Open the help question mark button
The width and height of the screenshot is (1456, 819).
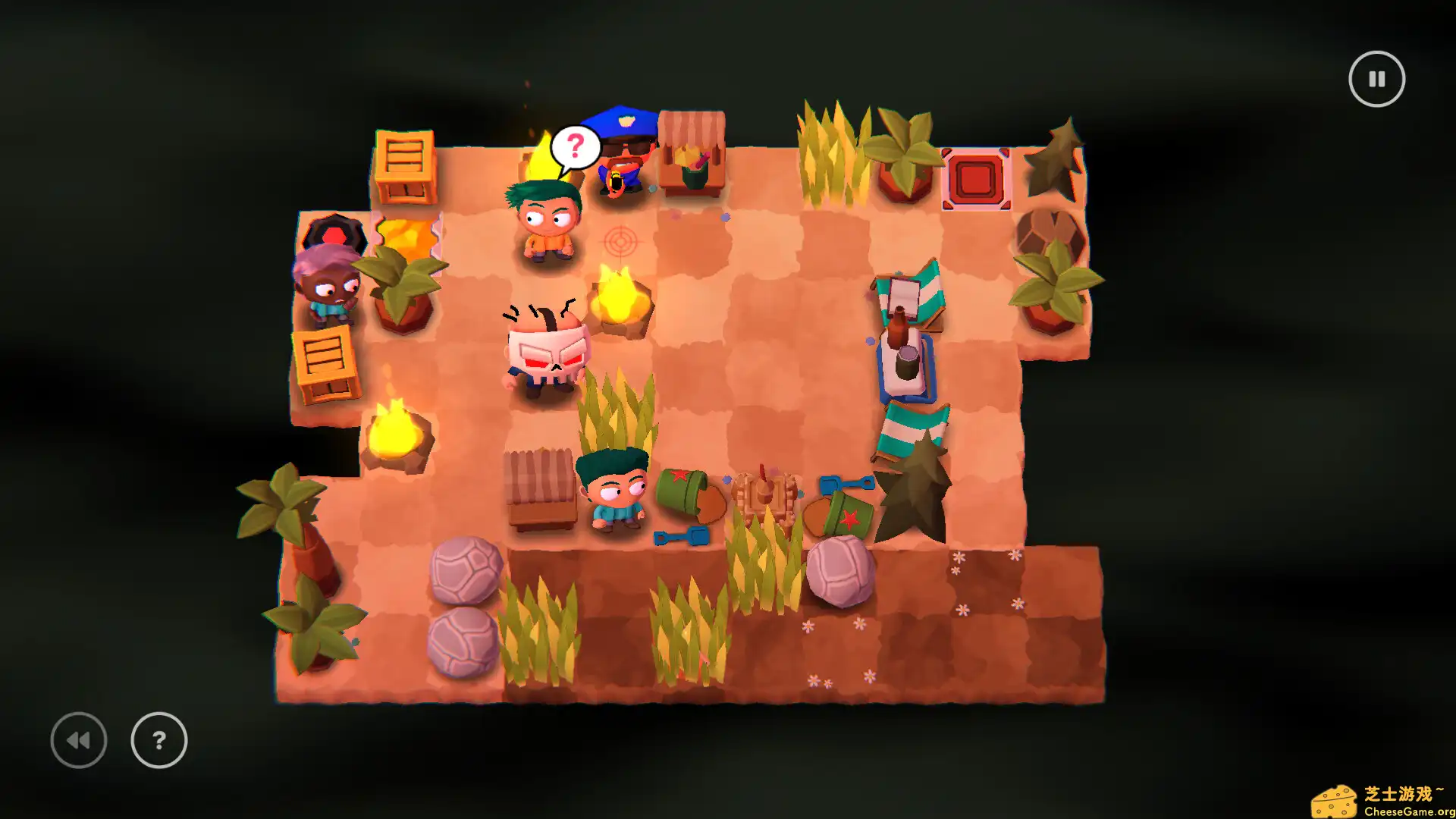pyautogui.click(x=158, y=739)
